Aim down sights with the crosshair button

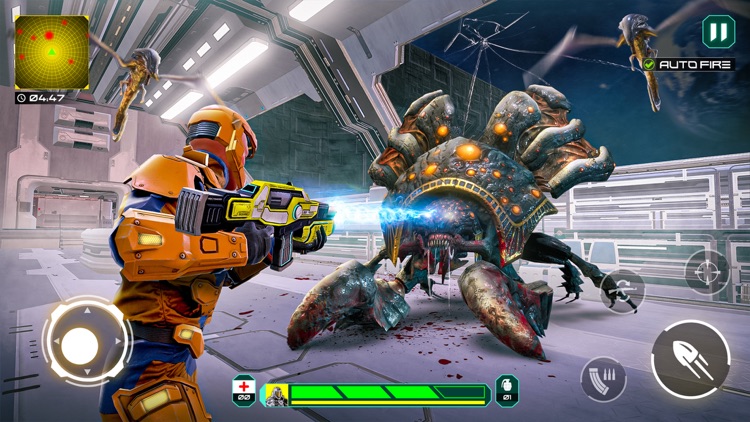(x=706, y=272)
